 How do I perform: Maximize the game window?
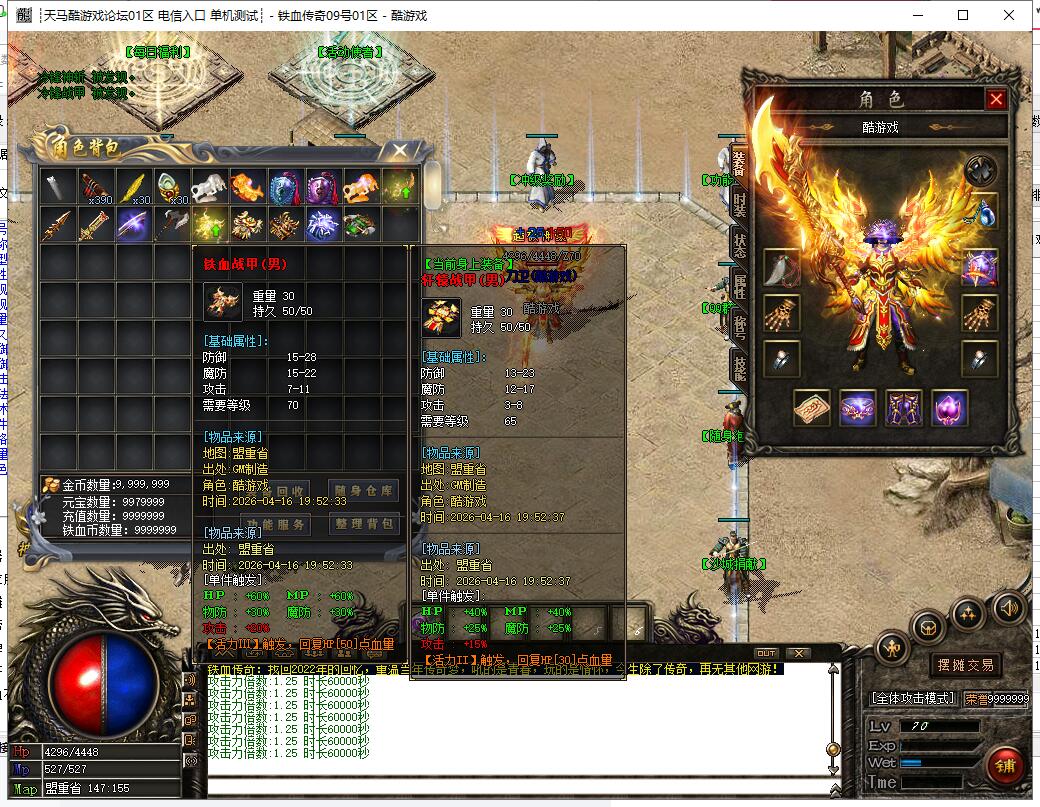[963, 15]
